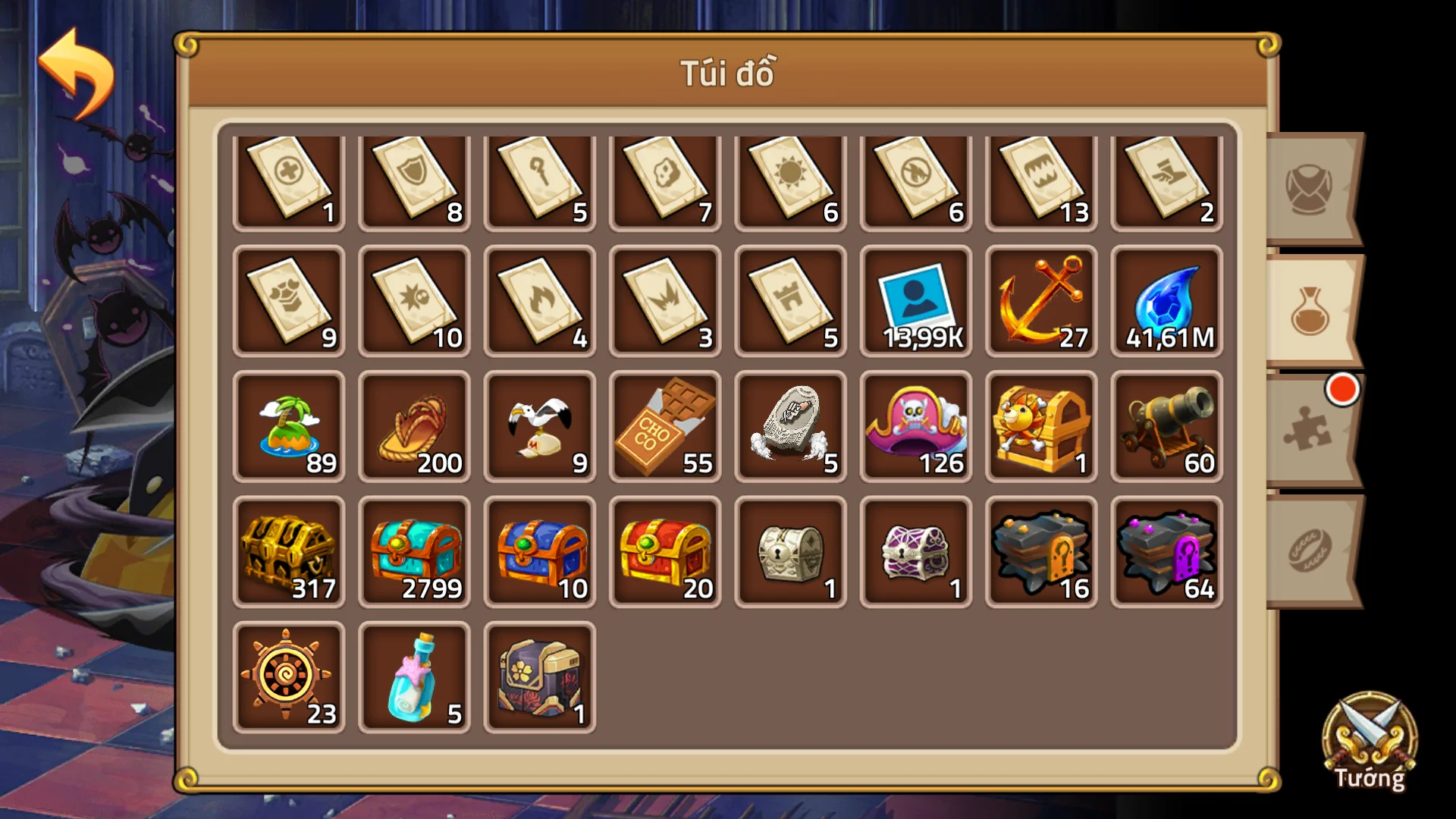Select the seagull item with count 9

point(539,426)
